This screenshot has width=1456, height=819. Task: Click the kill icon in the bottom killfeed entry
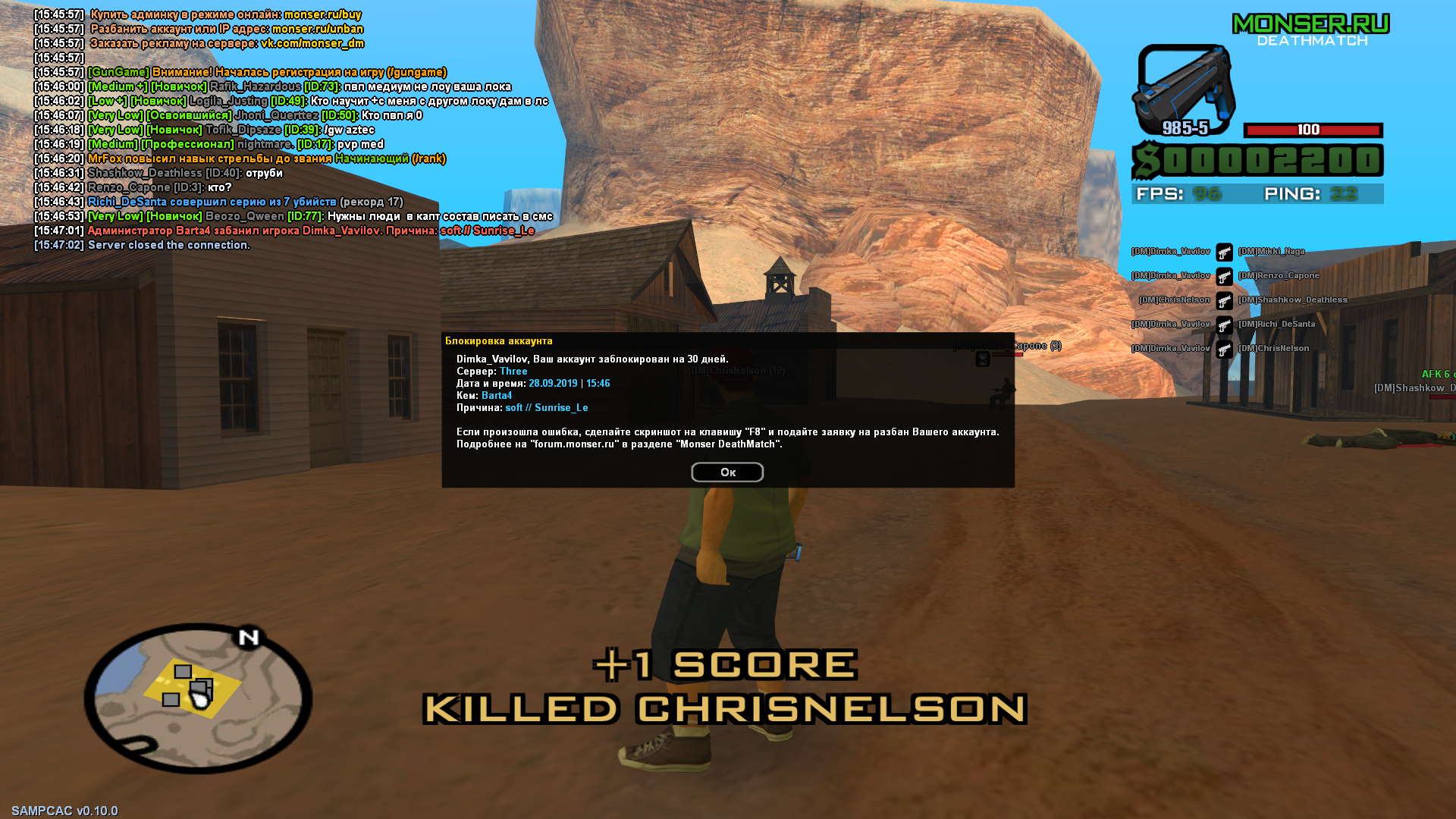[x=1224, y=347]
